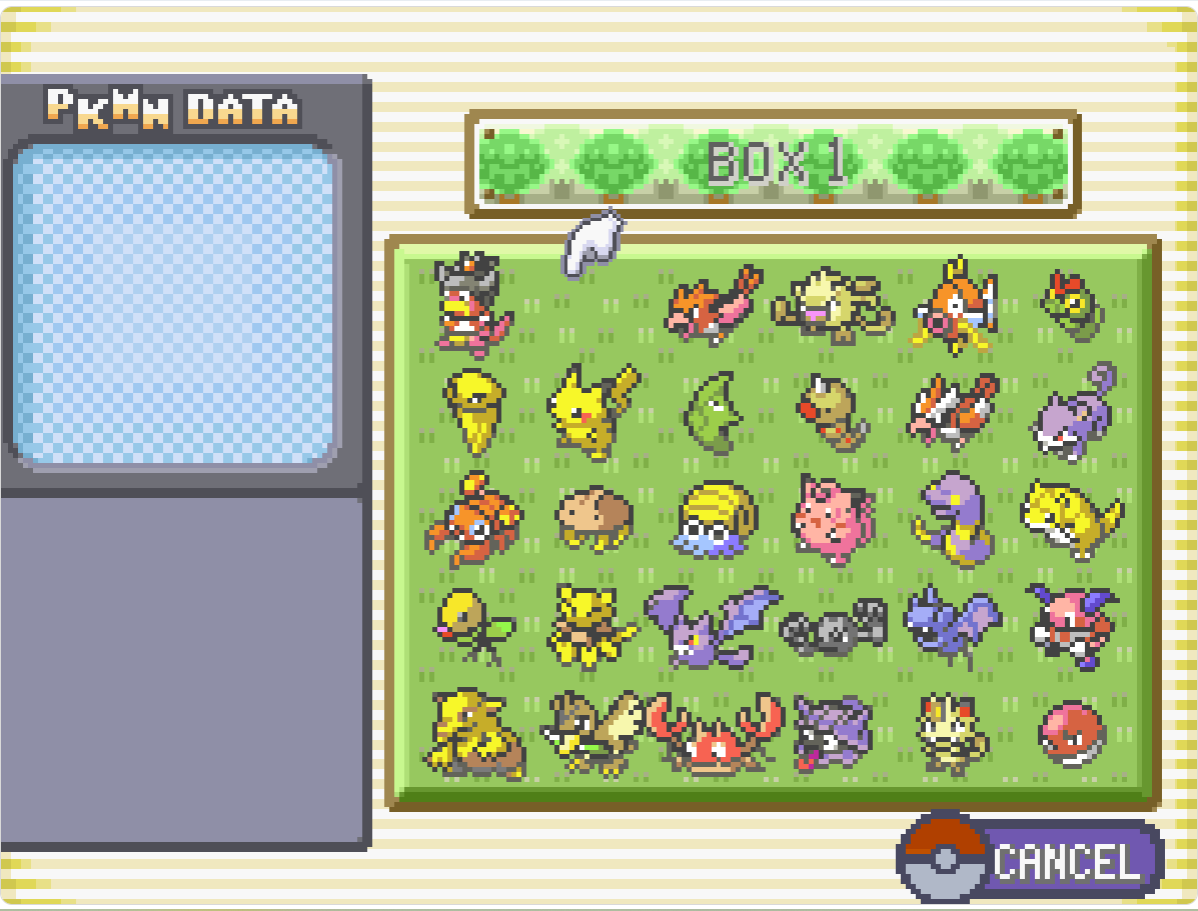This screenshot has height=911, width=1198.
Task: Pick the yellow Sandshrew
Action: [x=1070, y=517]
